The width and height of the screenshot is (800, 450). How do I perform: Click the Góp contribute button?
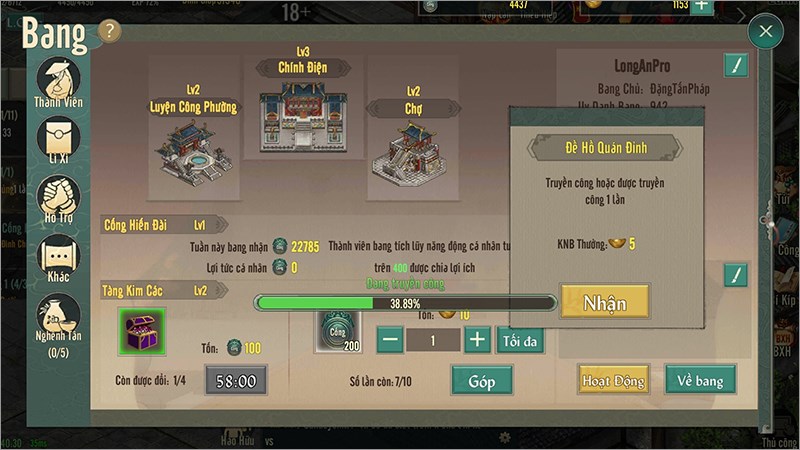[481, 379]
